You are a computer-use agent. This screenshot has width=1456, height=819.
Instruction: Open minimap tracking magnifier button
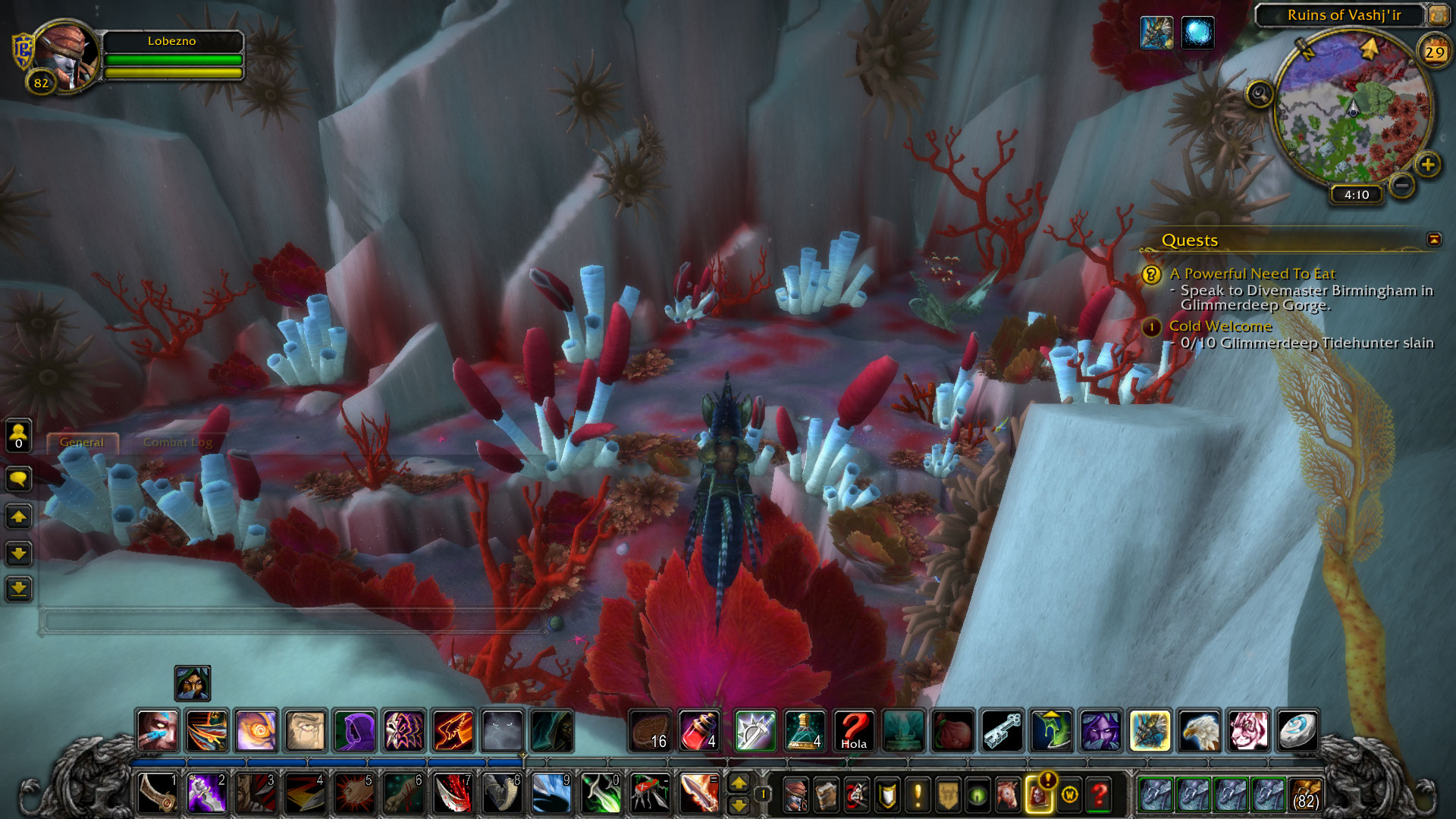coord(1260,95)
